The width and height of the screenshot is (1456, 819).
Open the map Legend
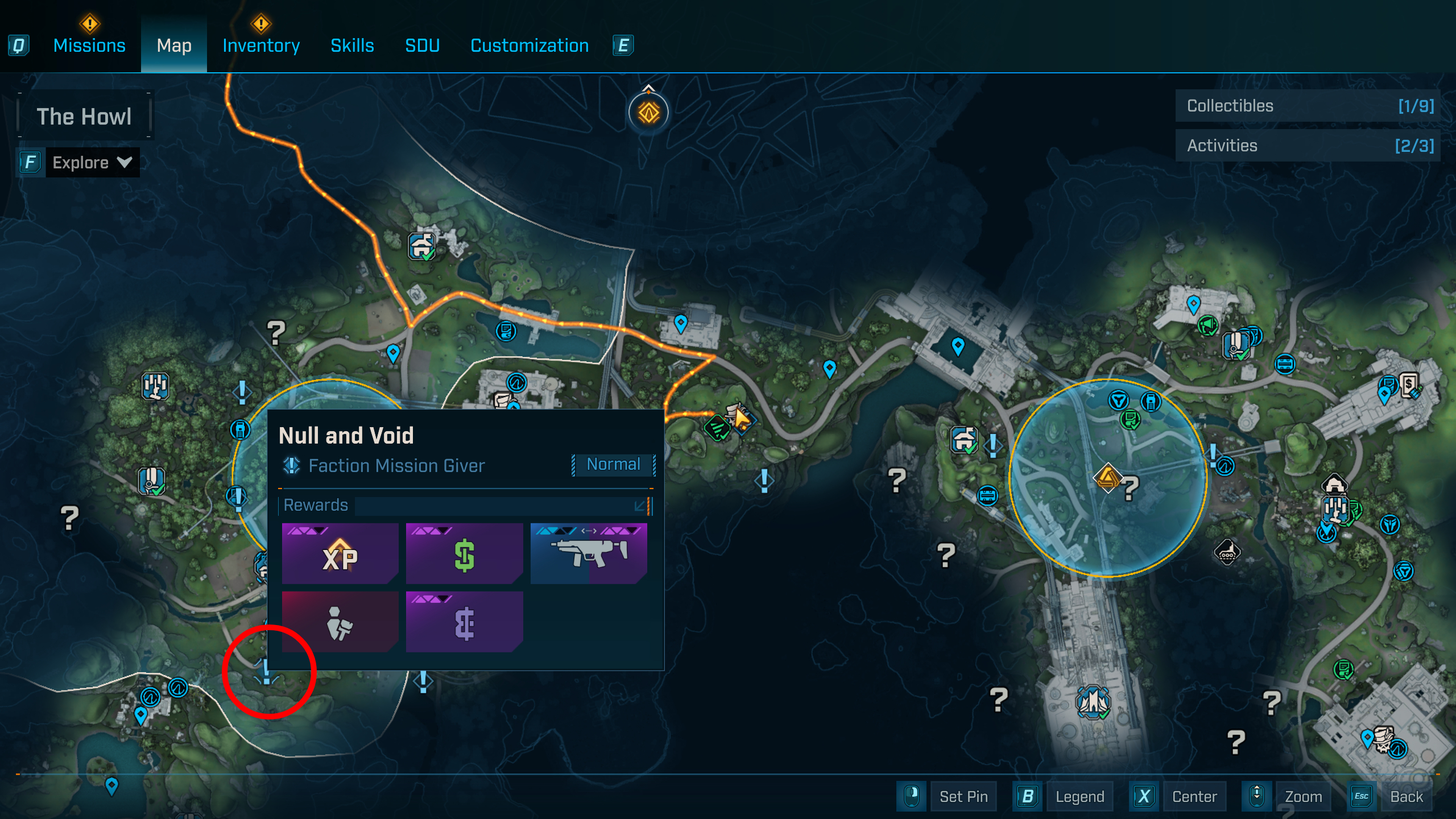[x=1079, y=796]
